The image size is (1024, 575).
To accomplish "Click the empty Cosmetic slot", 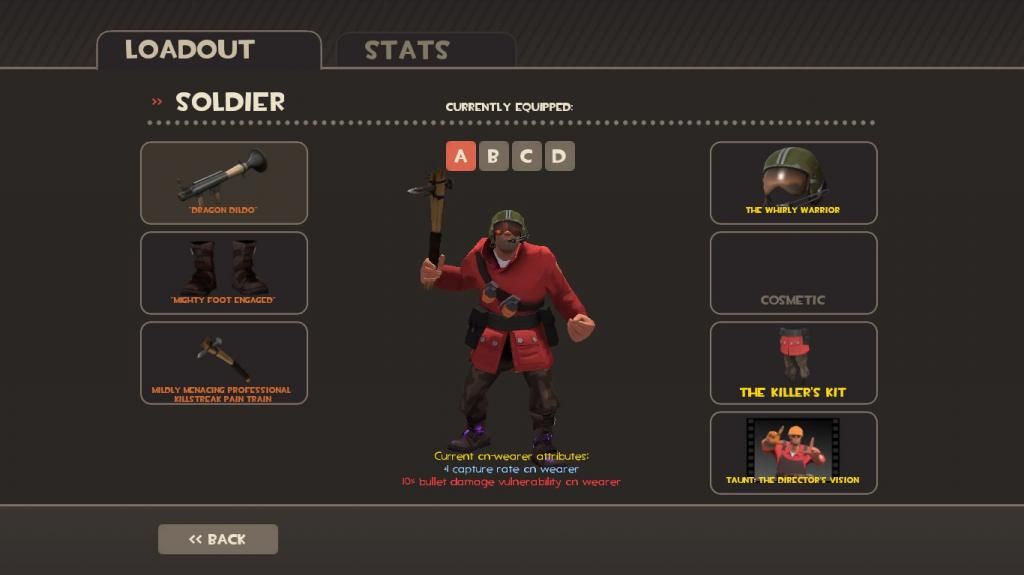I will (793, 273).
